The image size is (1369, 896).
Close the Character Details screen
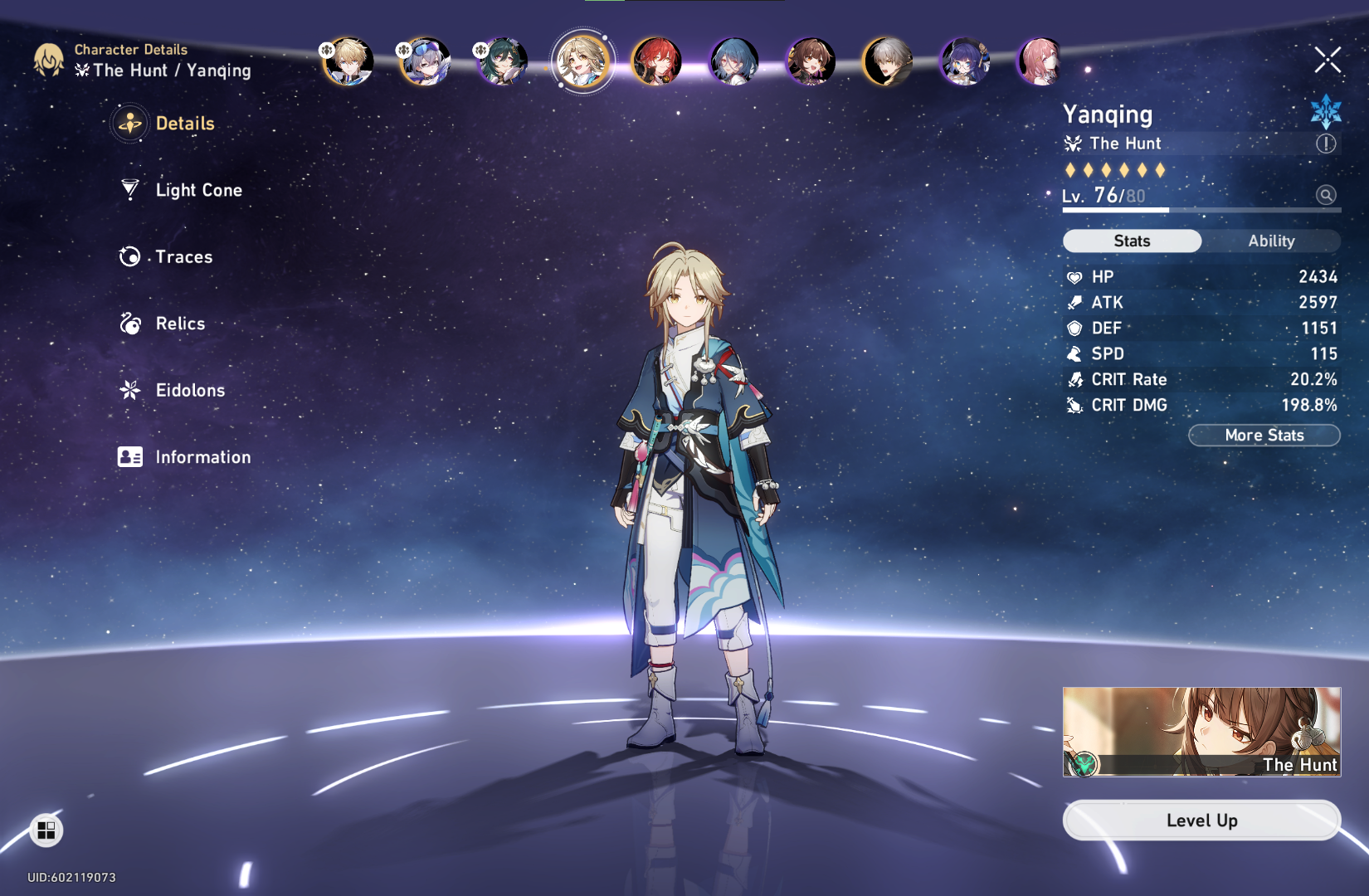click(x=1328, y=60)
